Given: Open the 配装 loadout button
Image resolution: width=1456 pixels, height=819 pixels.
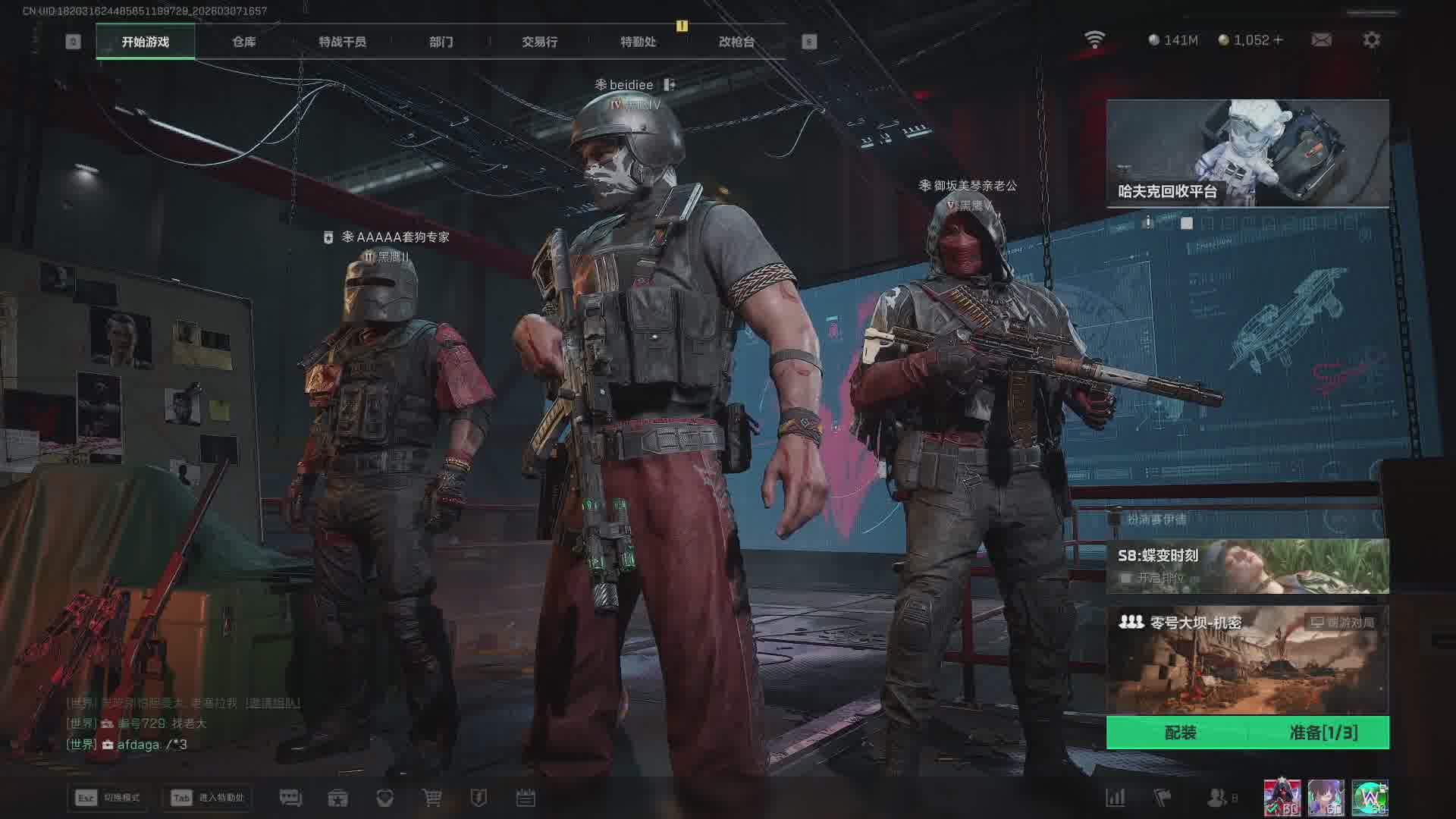Looking at the screenshot, I should tap(1180, 733).
